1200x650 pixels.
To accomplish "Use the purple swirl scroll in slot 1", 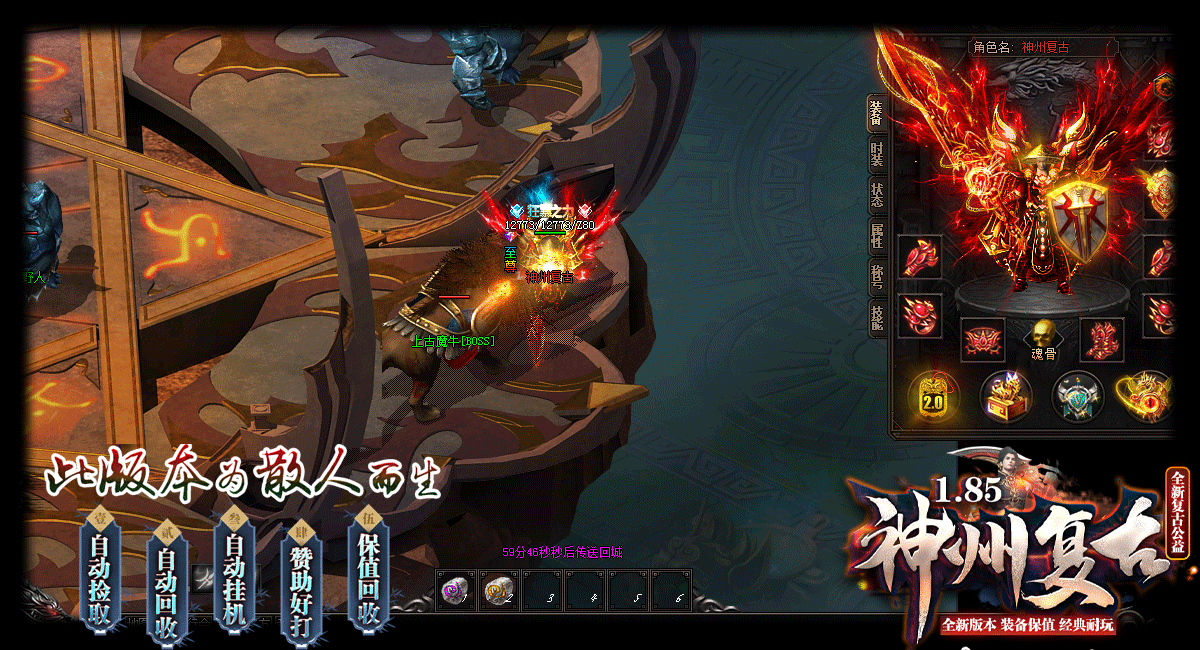I will 457,591.
